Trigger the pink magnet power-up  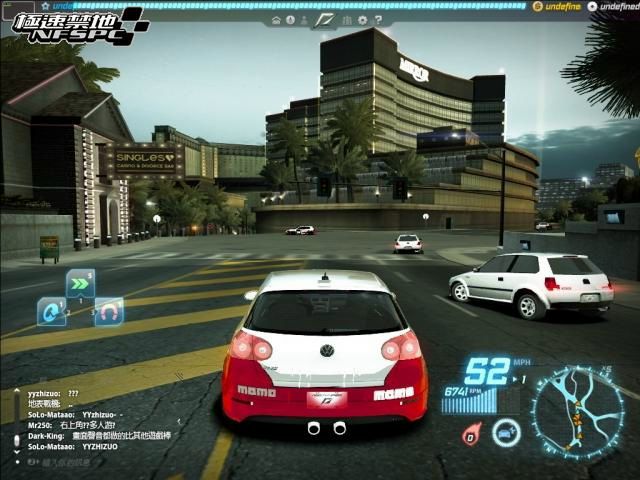coord(108,312)
